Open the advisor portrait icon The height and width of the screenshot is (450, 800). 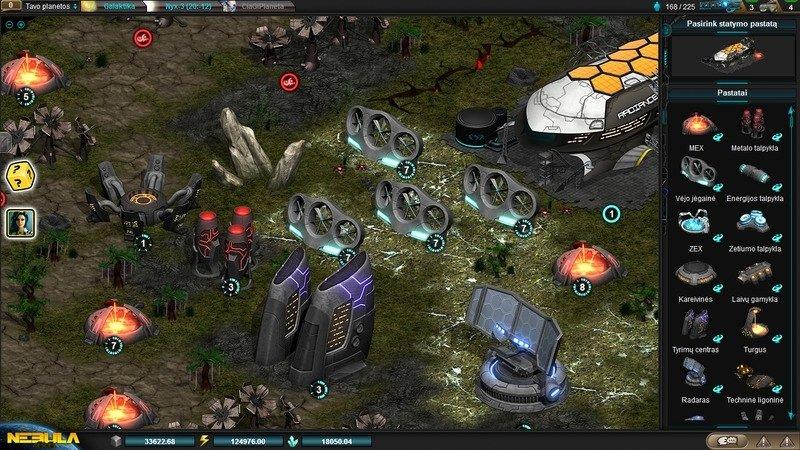pyautogui.click(x=18, y=223)
